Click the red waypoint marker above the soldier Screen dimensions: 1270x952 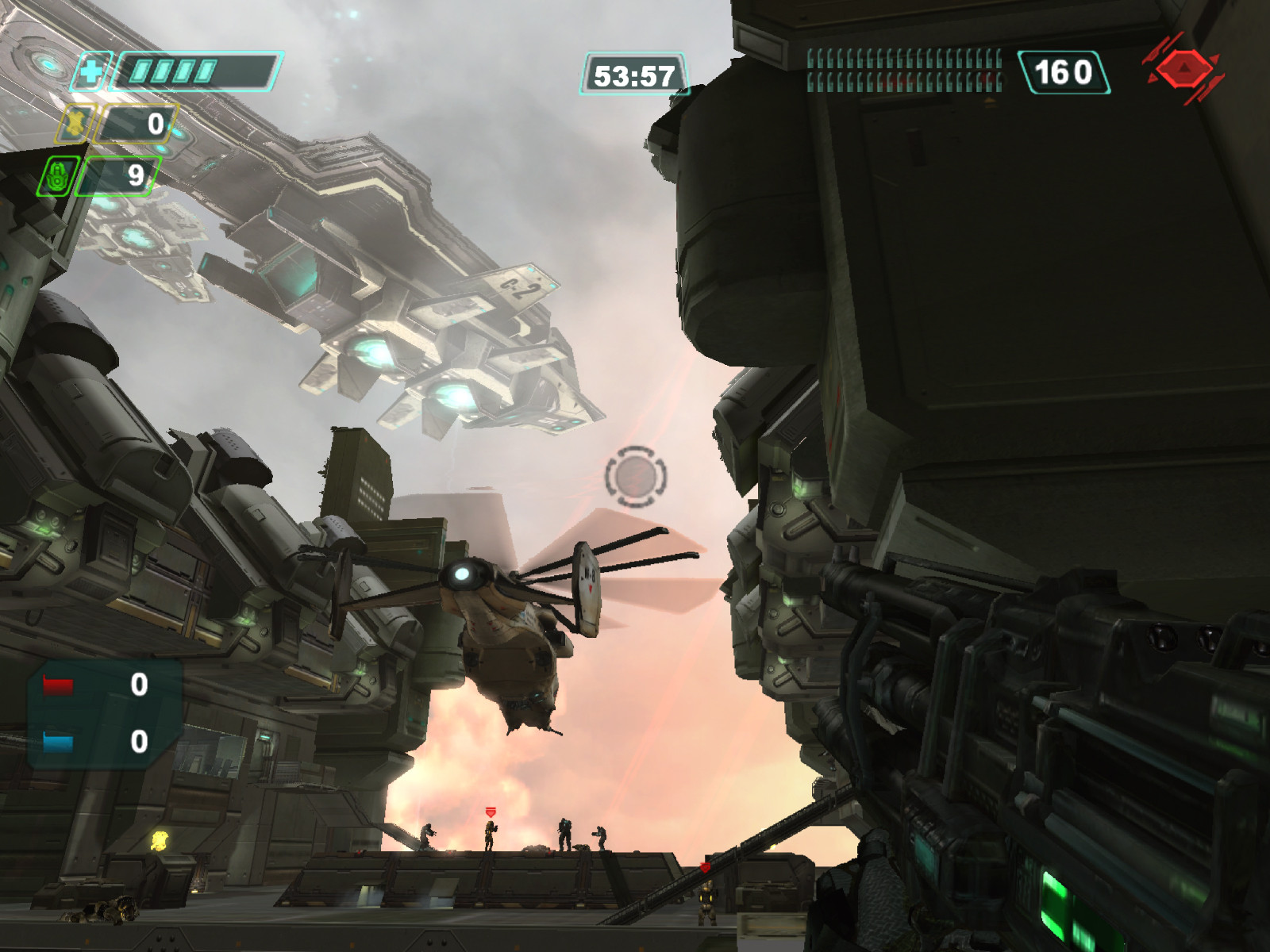click(x=491, y=812)
